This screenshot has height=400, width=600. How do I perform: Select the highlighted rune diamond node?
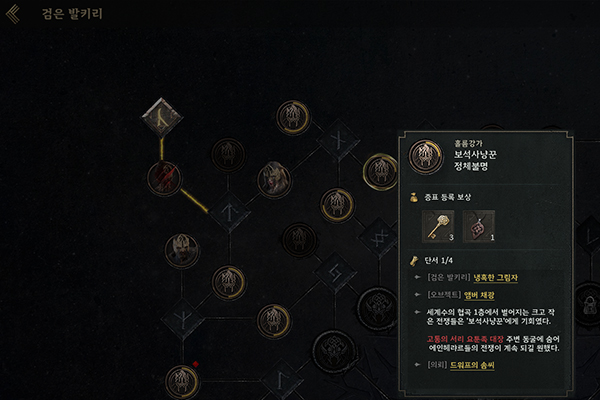(x=160, y=115)
